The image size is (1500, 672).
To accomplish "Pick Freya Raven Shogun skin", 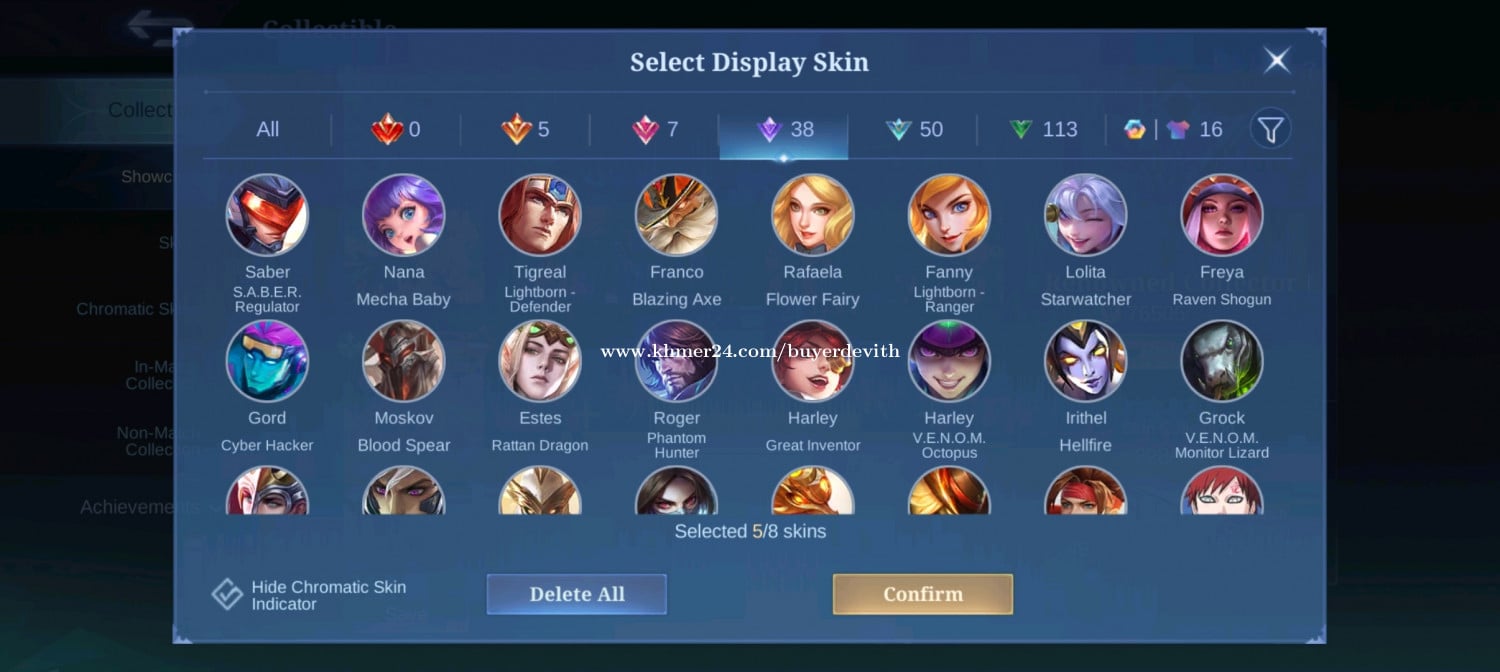I will (x=1221, y=215).
